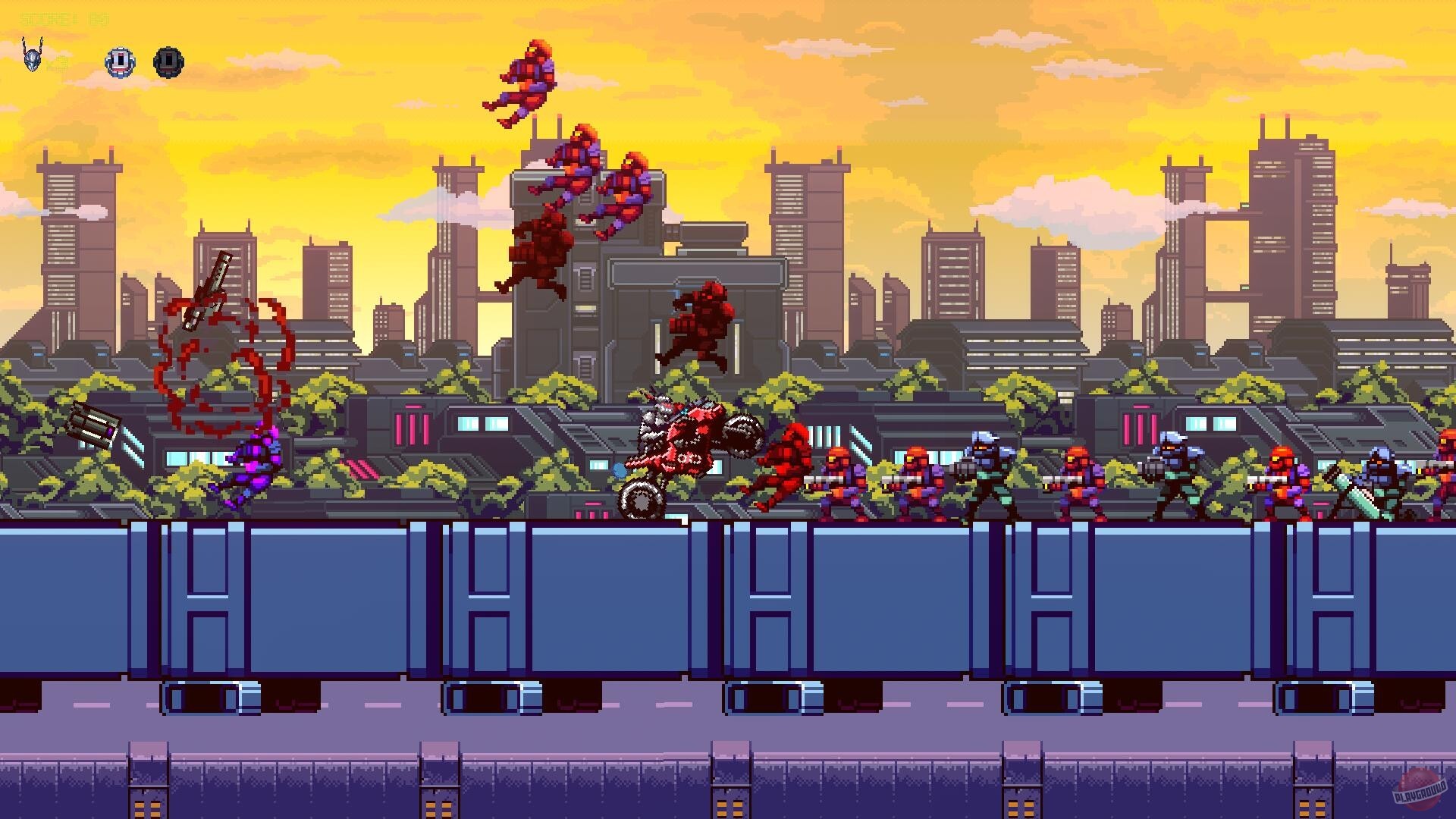Click the darkened grey face icon in the HUD
Viewport: 1456px width, 819px height.
pos(168,61)
